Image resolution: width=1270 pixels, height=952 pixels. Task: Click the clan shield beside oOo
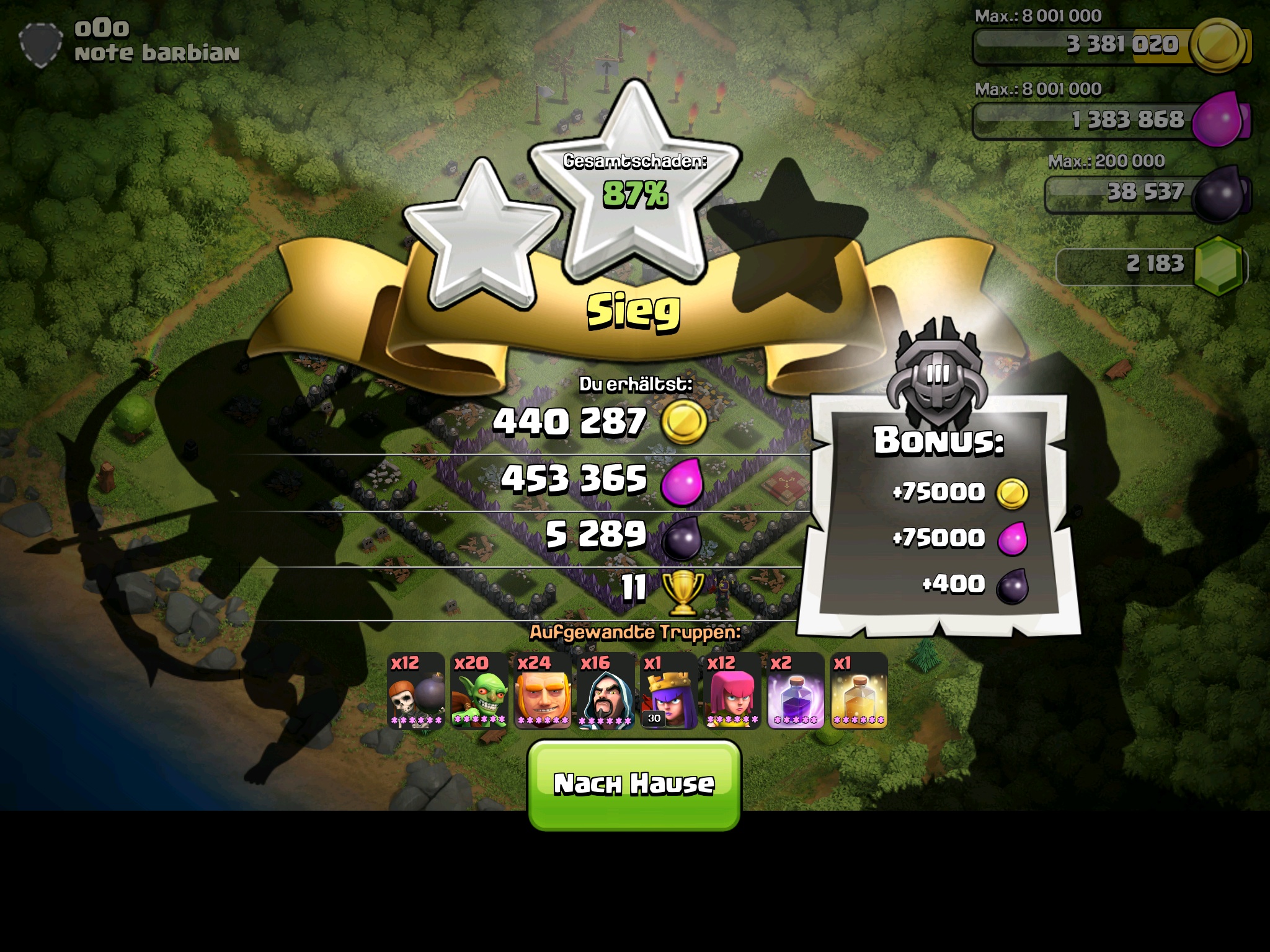pos(41,44)
